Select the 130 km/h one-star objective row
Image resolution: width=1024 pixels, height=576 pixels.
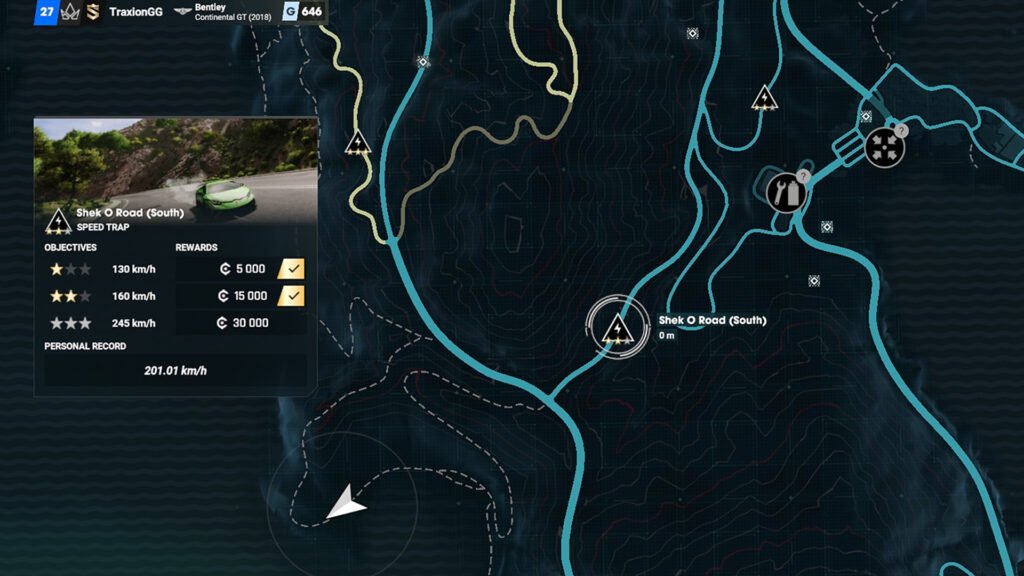[175, 269]
